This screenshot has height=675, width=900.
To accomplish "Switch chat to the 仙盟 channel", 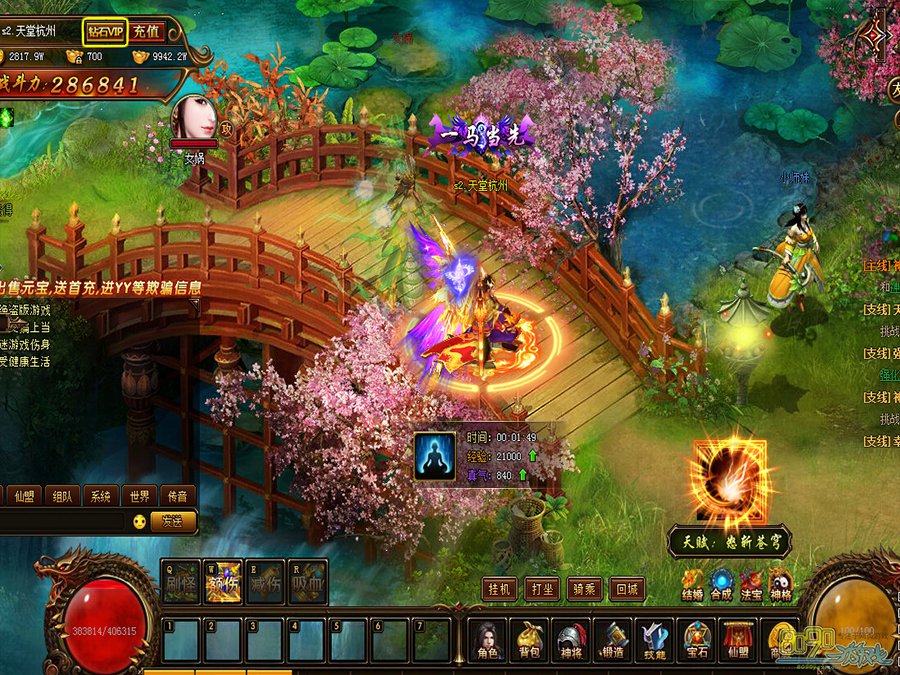I will [x=23, y=496].
